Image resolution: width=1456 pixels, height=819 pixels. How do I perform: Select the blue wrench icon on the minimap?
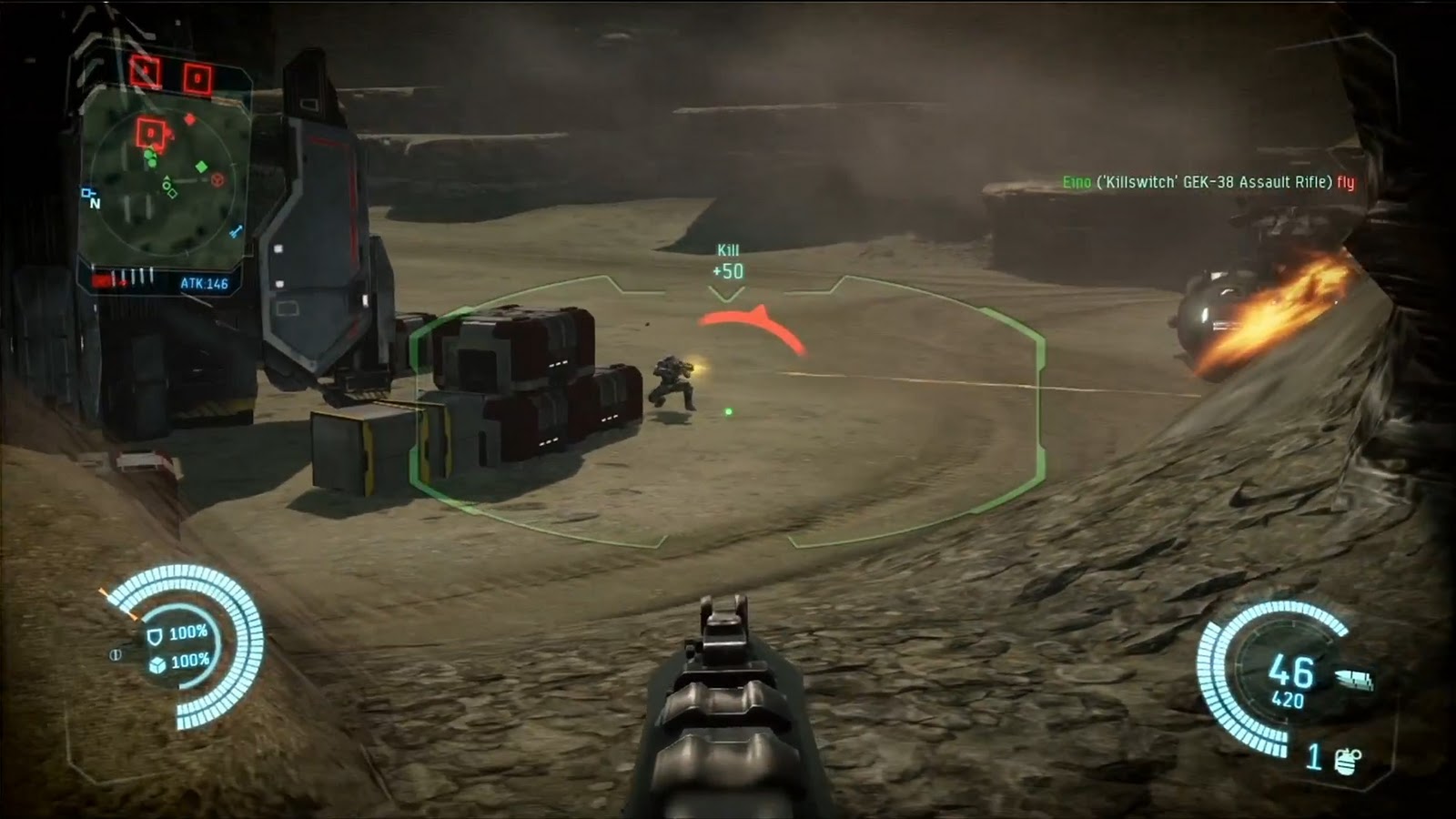pyautogui.click(x=236, y=228)
